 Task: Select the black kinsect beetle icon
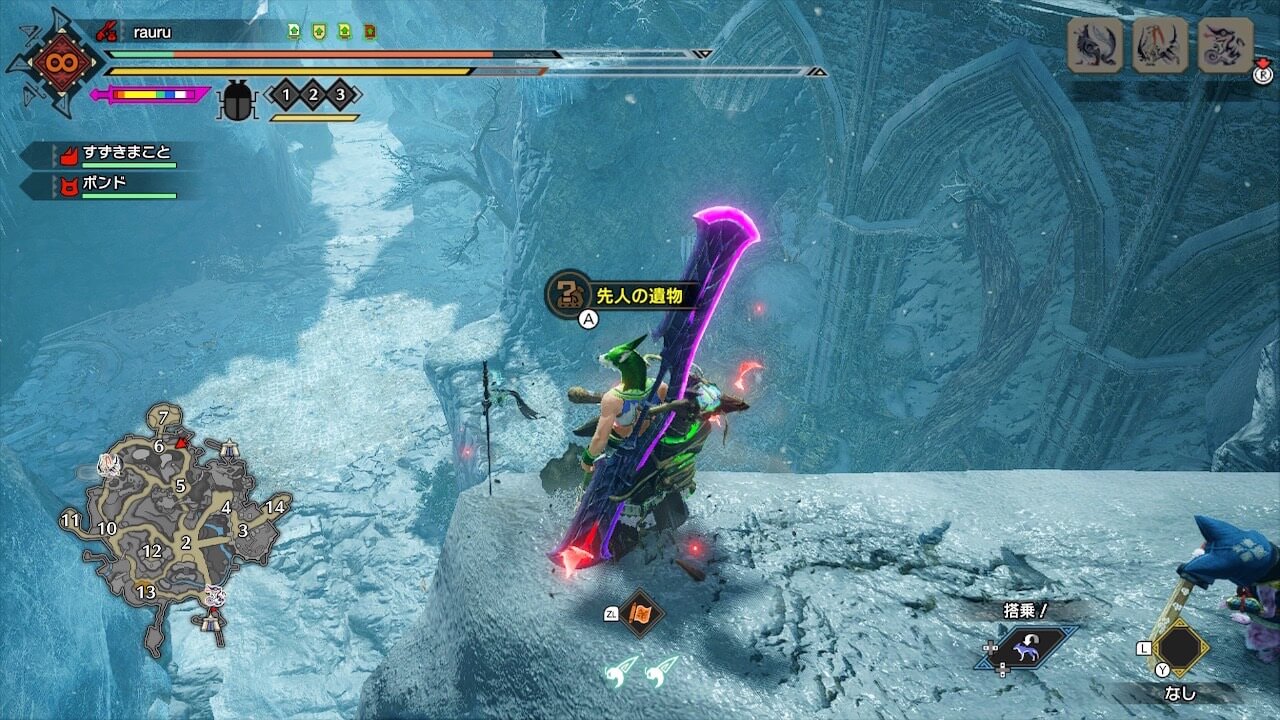click(237, 100)
